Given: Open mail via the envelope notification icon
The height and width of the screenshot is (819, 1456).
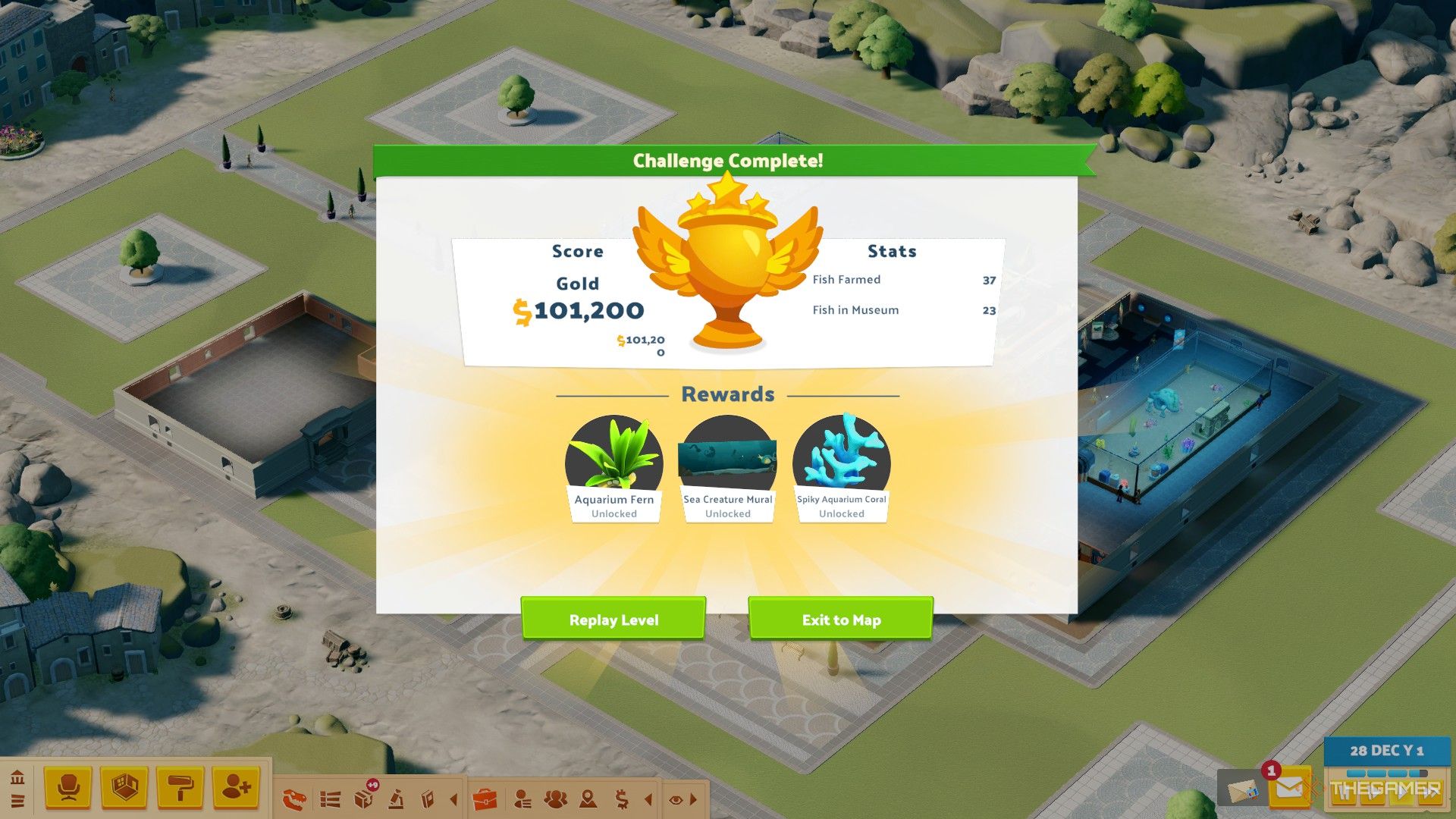Looking at the screenshot, I should (x=1289, y=787).
